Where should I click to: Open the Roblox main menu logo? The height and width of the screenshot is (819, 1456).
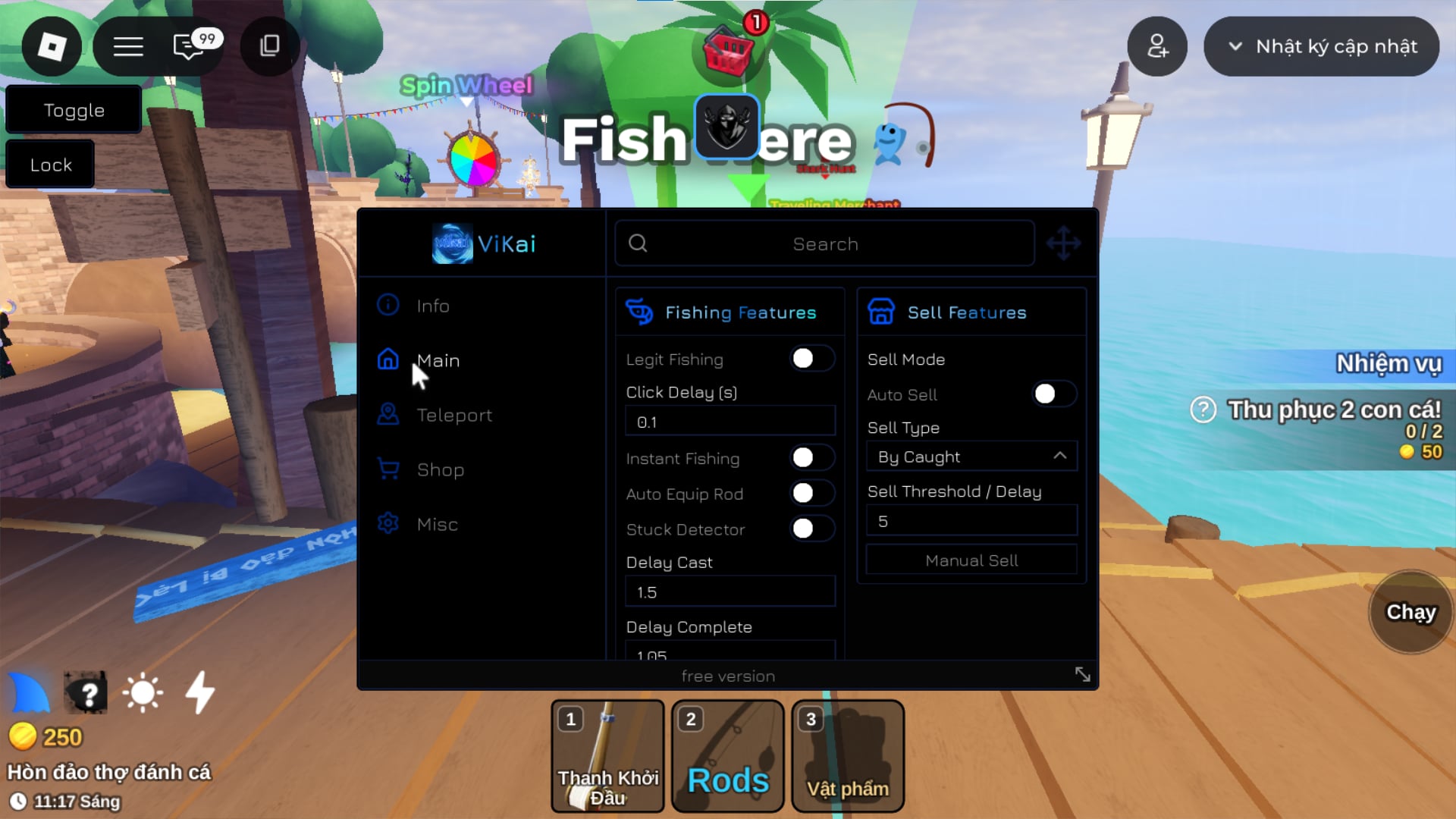[52, 47]
